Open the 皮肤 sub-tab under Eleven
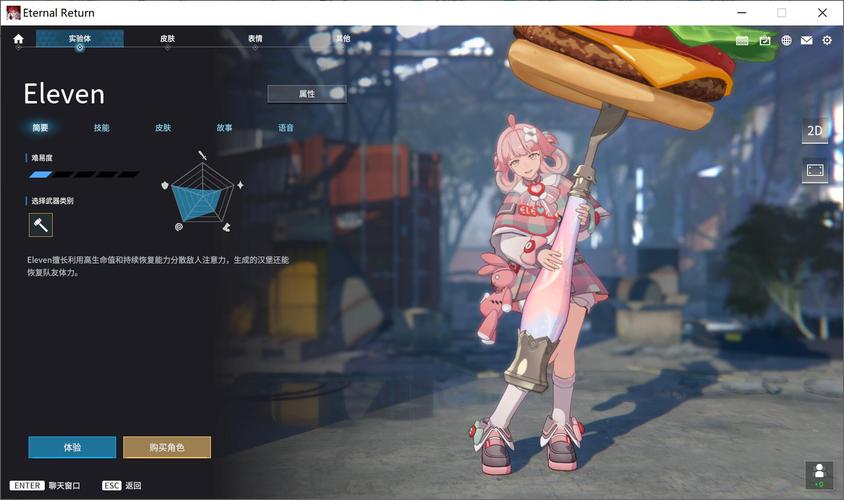Viewport: 844px width, 500px height. [163, 128]
